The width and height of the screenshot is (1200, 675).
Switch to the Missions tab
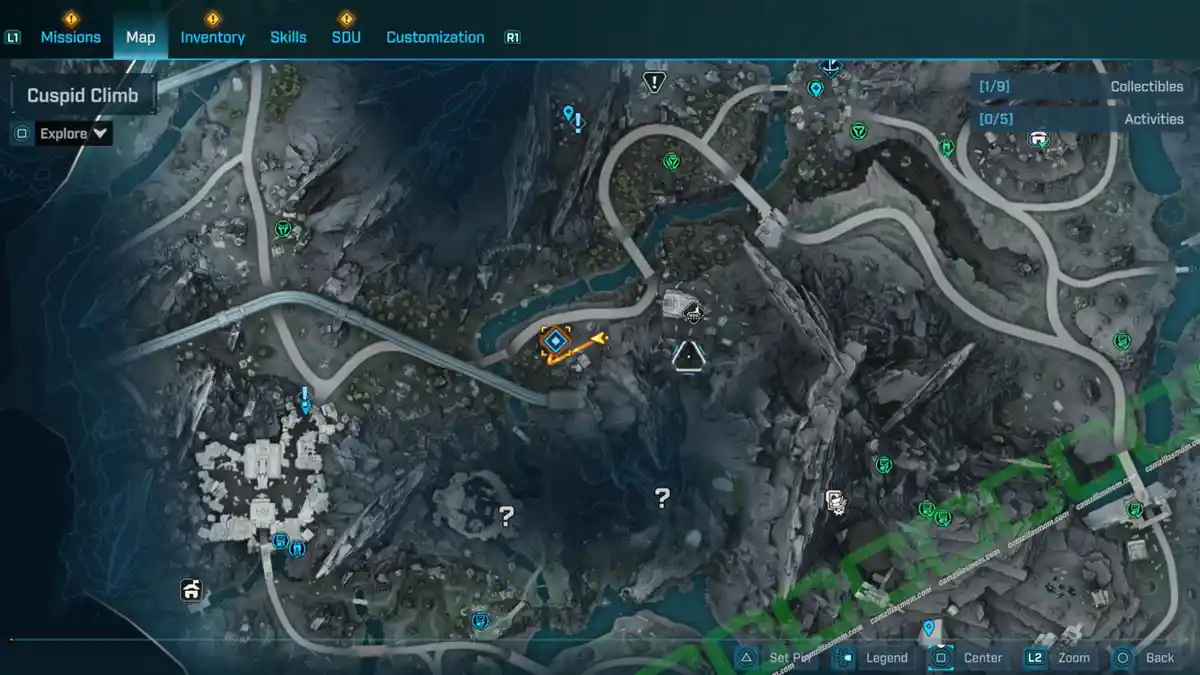click(x=70, y=37)
